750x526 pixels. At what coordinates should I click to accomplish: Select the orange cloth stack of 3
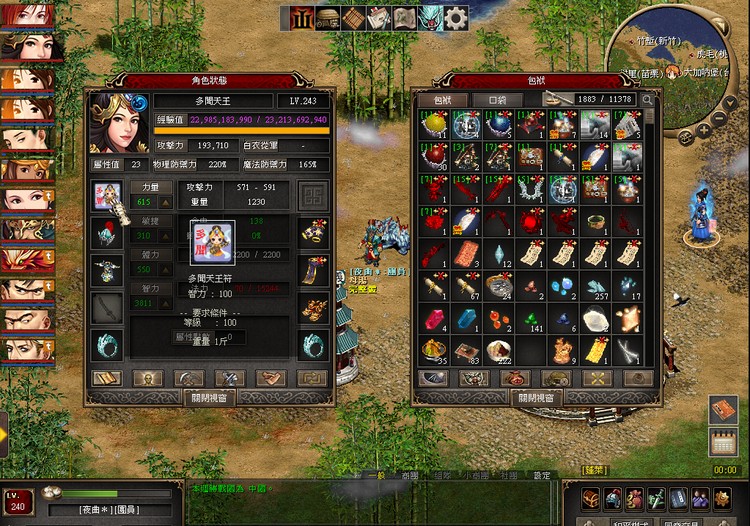(467, 254)
